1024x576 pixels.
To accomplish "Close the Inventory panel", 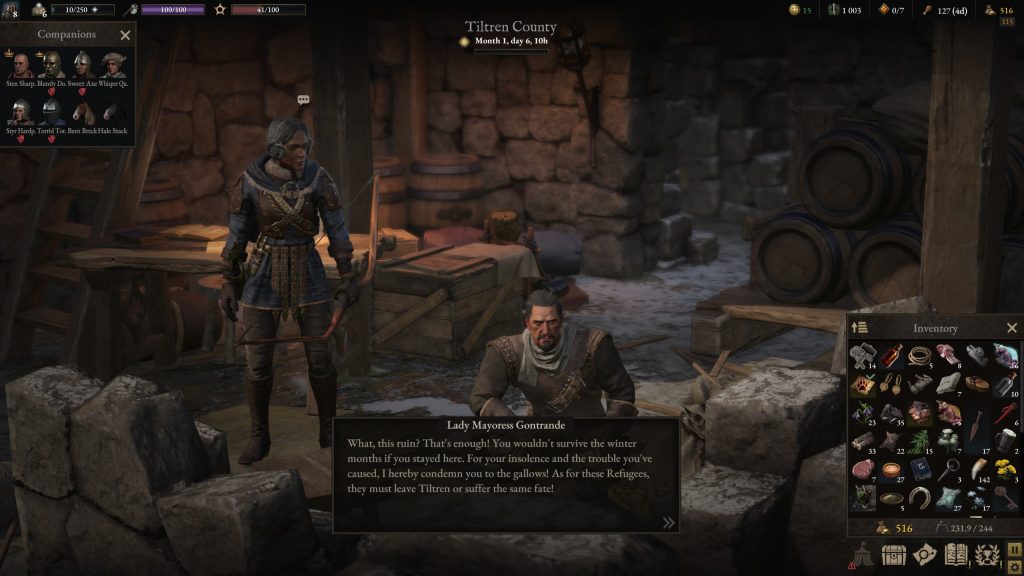I will 1011,328.
